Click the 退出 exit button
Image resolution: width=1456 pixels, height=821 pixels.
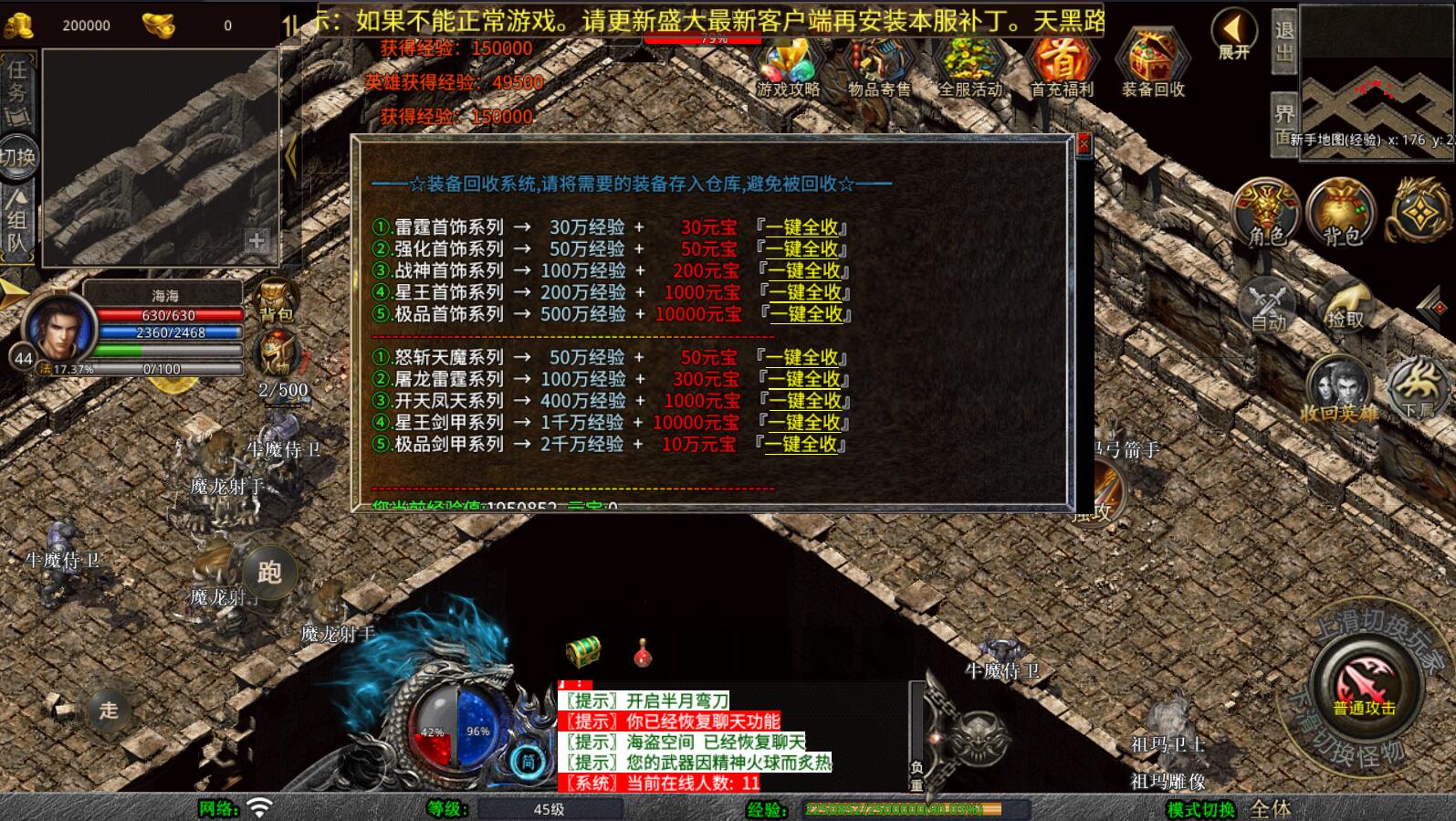1283,40
